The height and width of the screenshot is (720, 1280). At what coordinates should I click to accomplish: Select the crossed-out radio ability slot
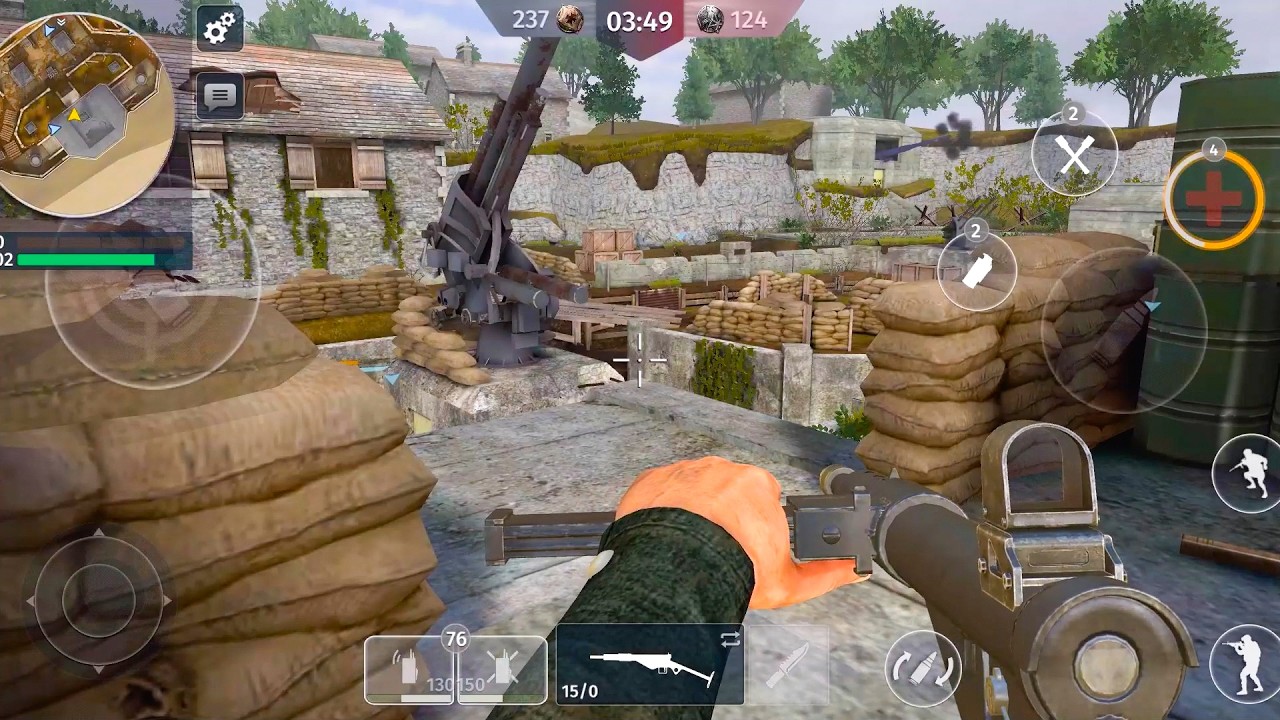click(502, 669)
